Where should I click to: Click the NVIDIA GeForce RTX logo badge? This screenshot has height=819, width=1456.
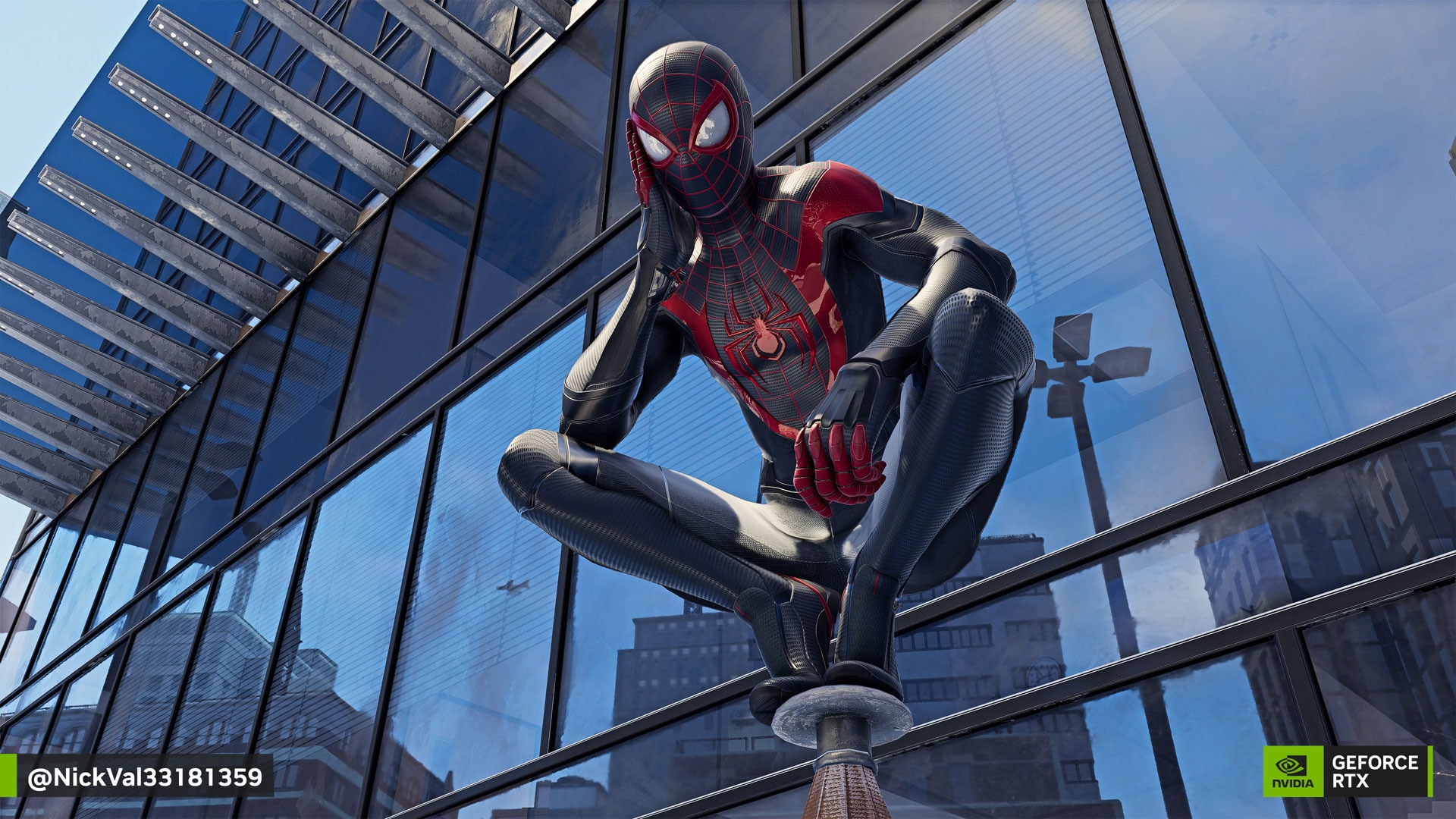coord(1346,771)
